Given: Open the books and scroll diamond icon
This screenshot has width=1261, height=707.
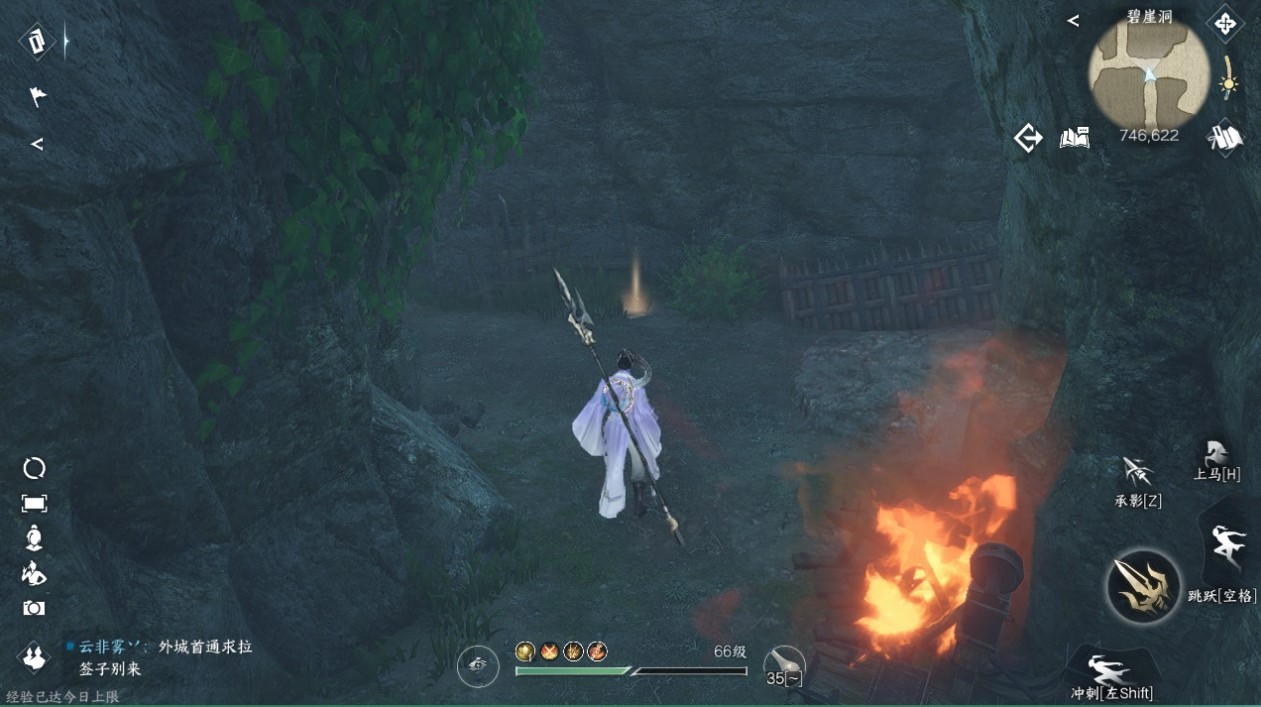Looking at the screenshot, I should 1225,138.
